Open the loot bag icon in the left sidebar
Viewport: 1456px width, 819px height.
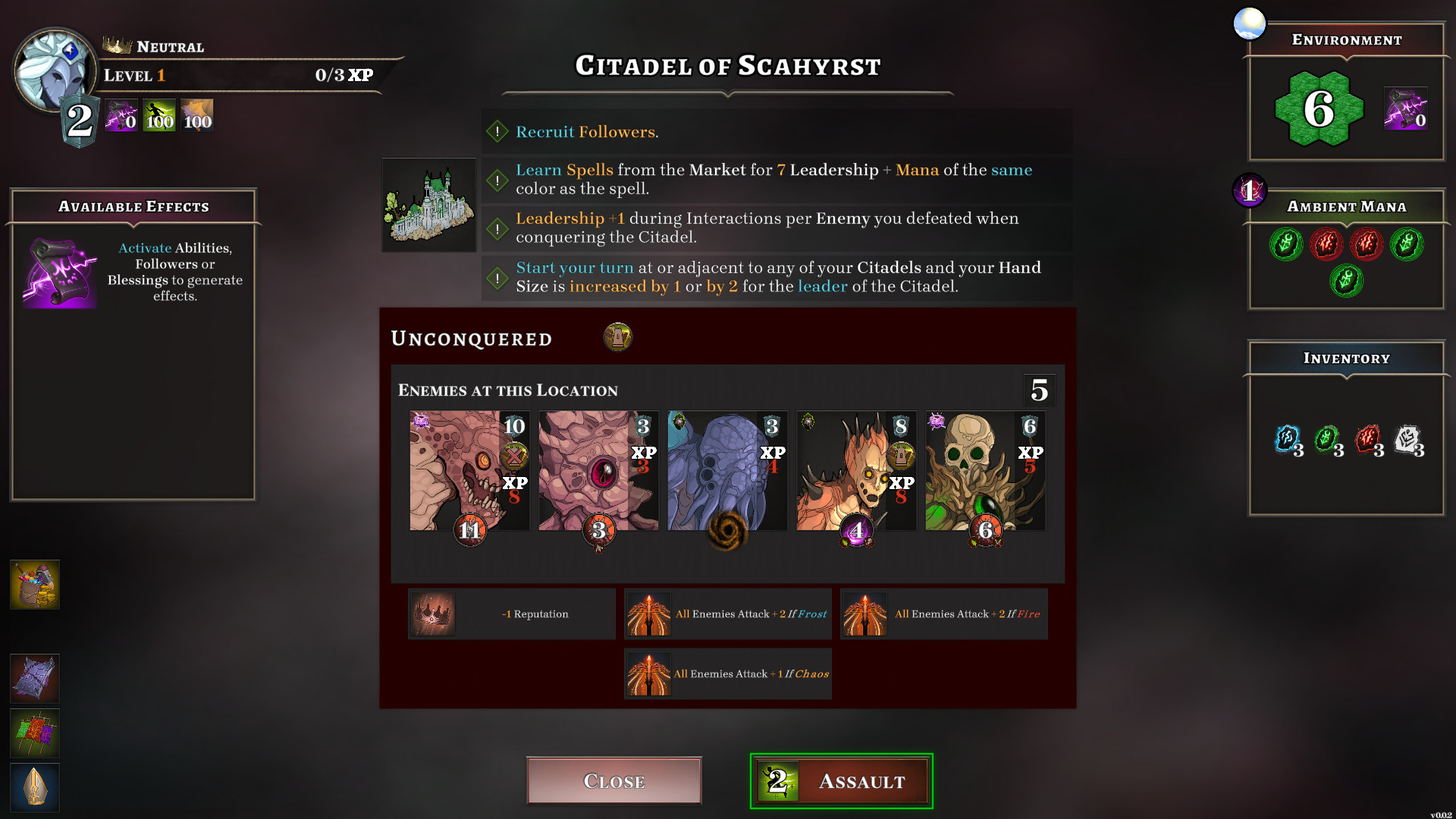point(34,584)
